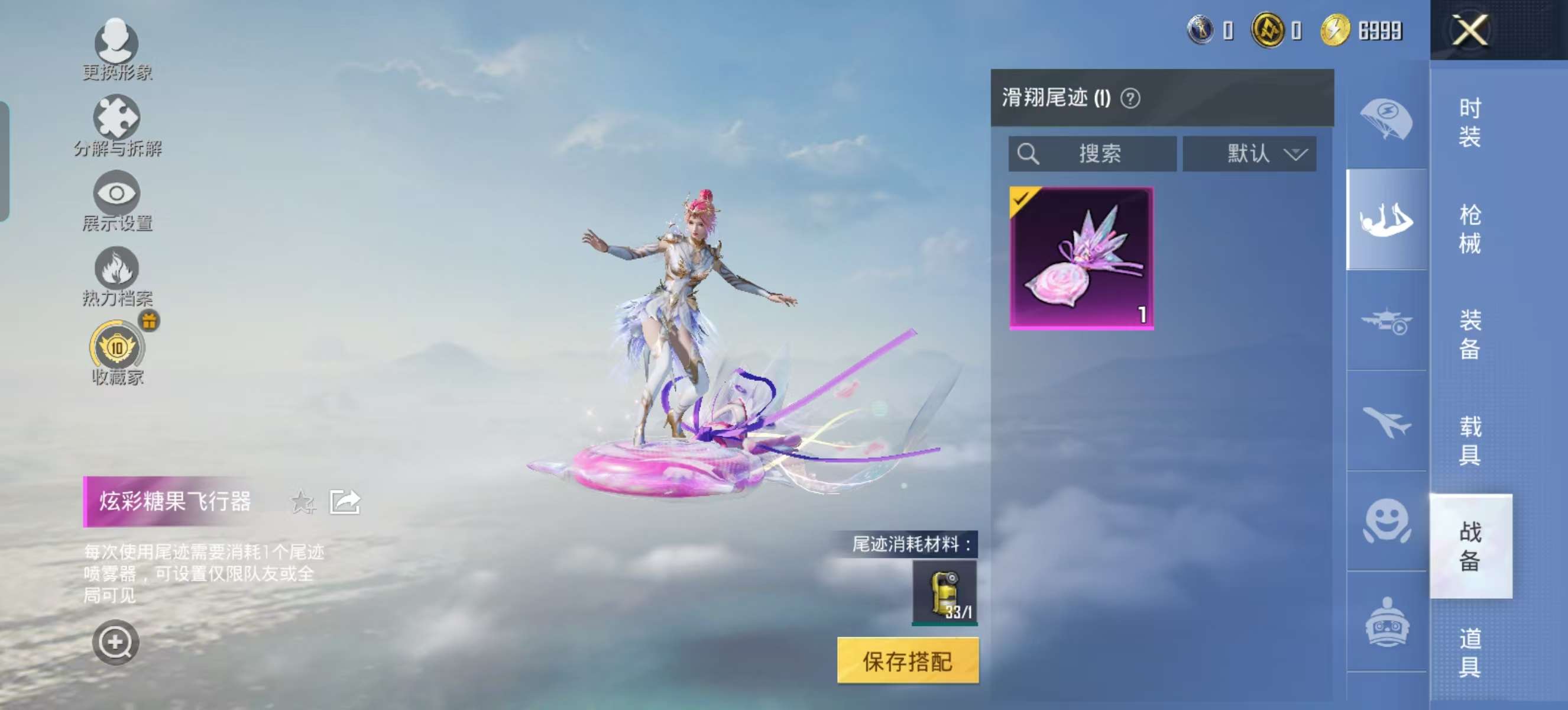Zoom in with the magnifier button

pyautogui.click(x=115, y=643)
